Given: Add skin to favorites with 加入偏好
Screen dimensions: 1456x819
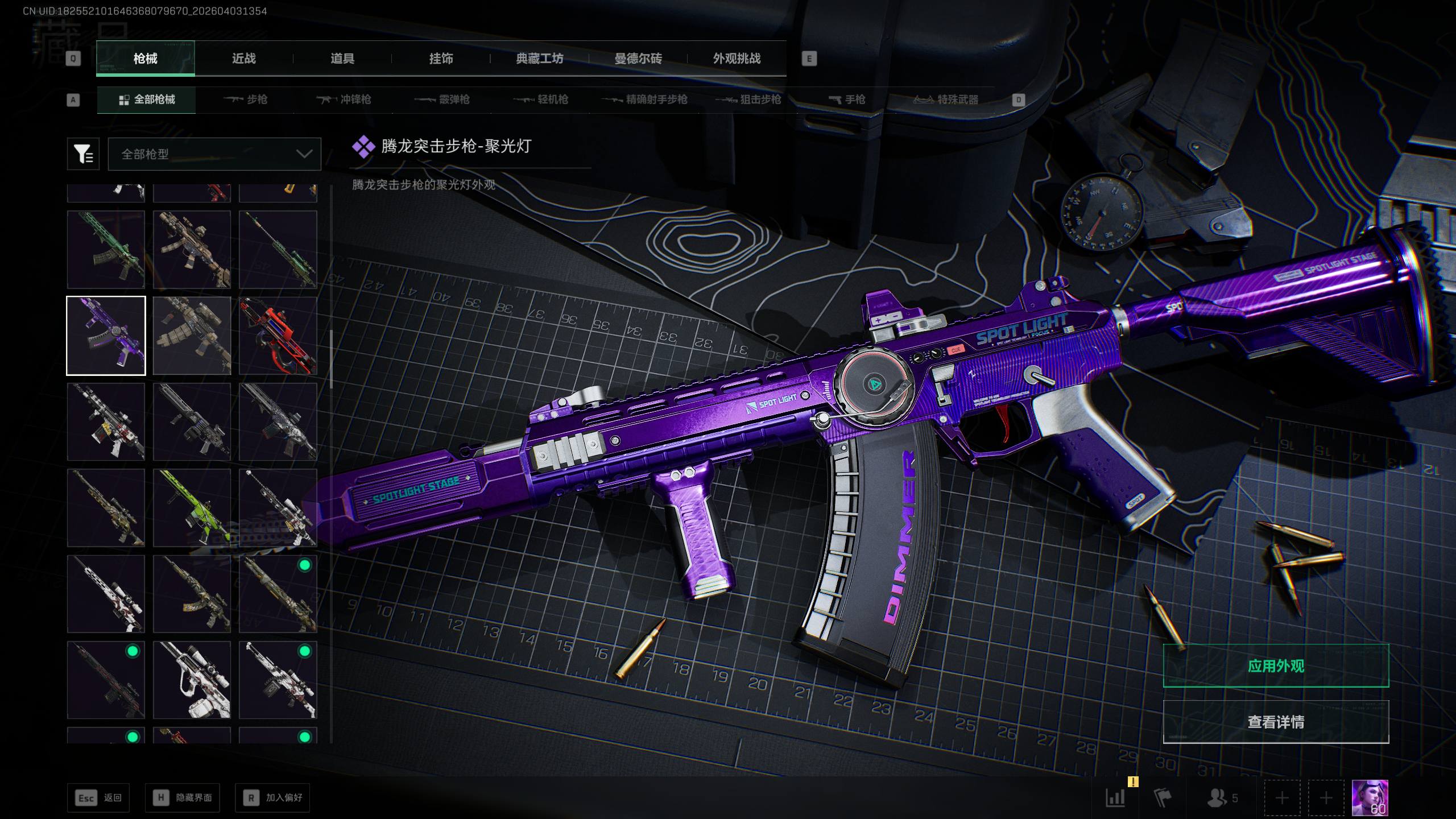Looking at the screenshot, I should [272, 798].
